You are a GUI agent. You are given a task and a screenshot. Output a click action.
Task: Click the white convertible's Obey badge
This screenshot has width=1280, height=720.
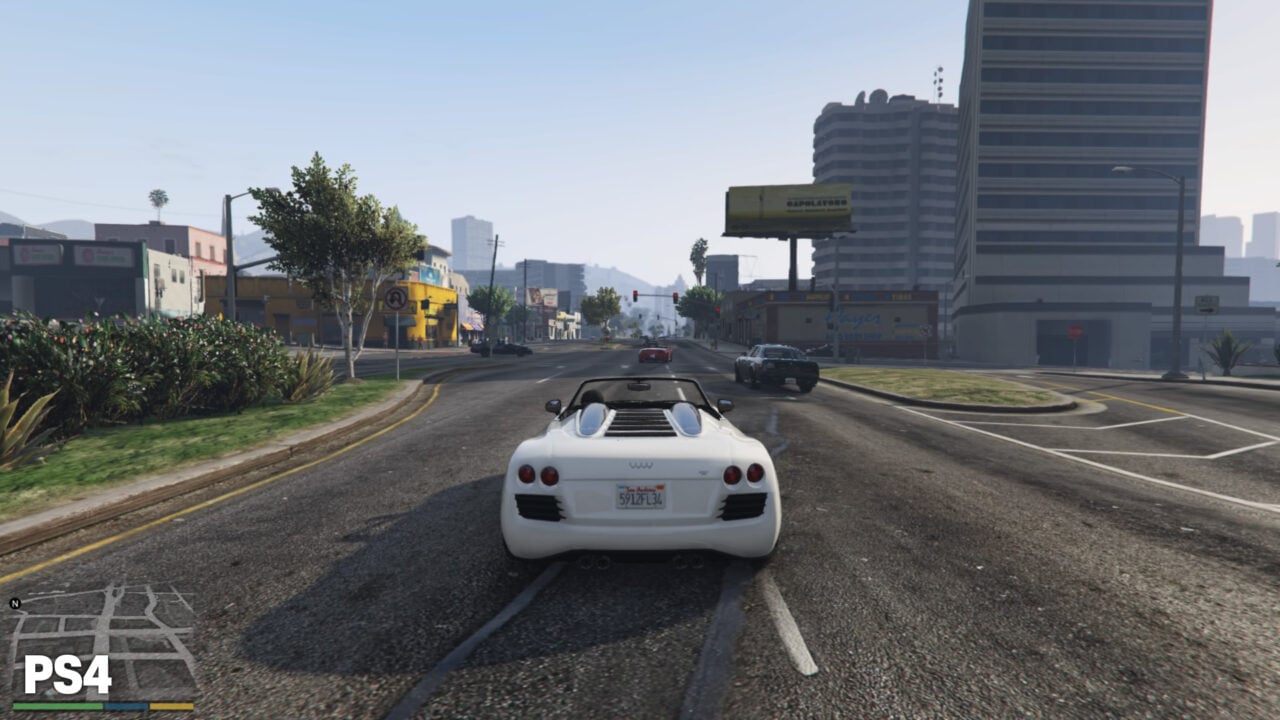(x=642, y=466)
